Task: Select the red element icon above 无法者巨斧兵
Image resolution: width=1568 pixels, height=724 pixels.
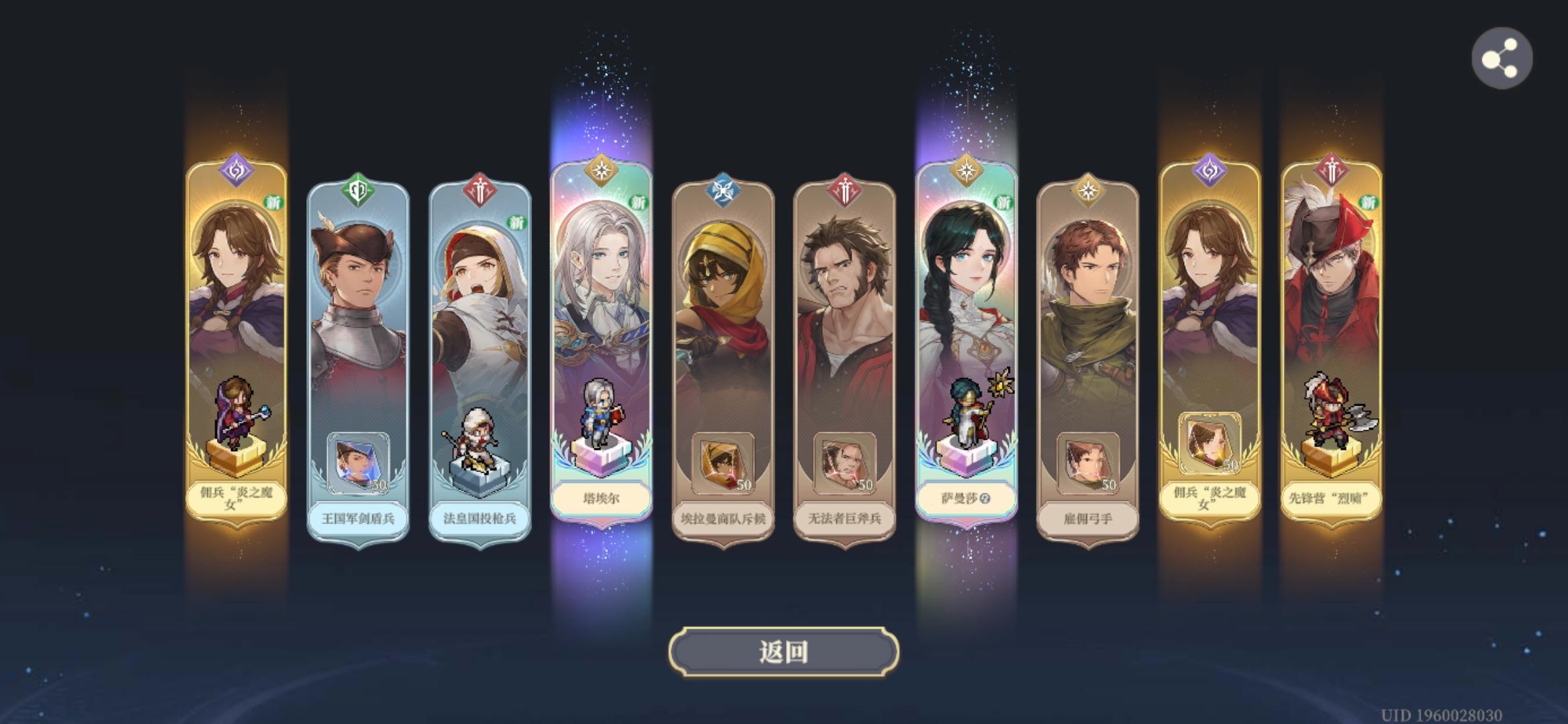Action: 843,188
